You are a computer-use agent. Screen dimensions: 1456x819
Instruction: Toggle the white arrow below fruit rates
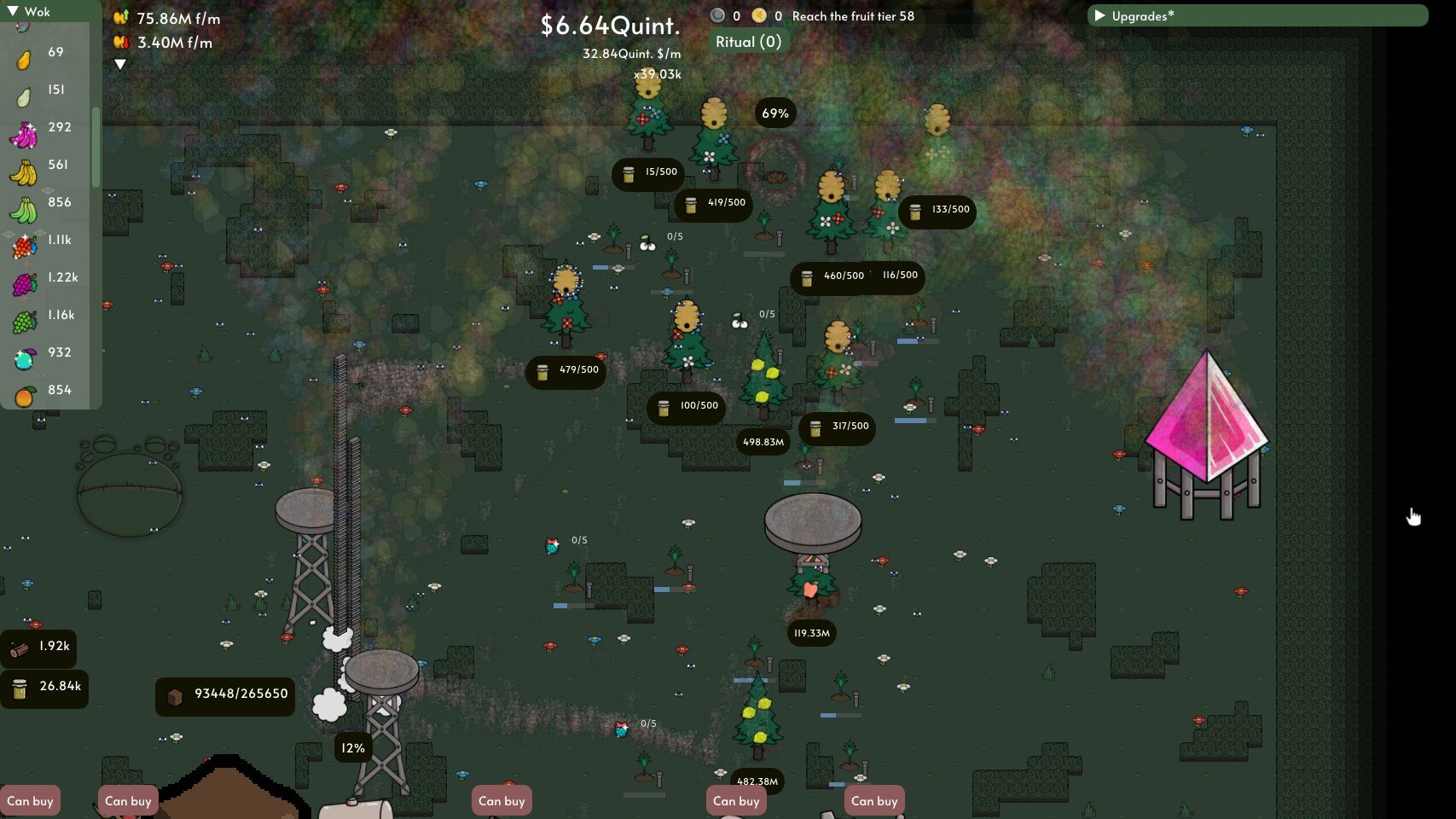point(120,64)
